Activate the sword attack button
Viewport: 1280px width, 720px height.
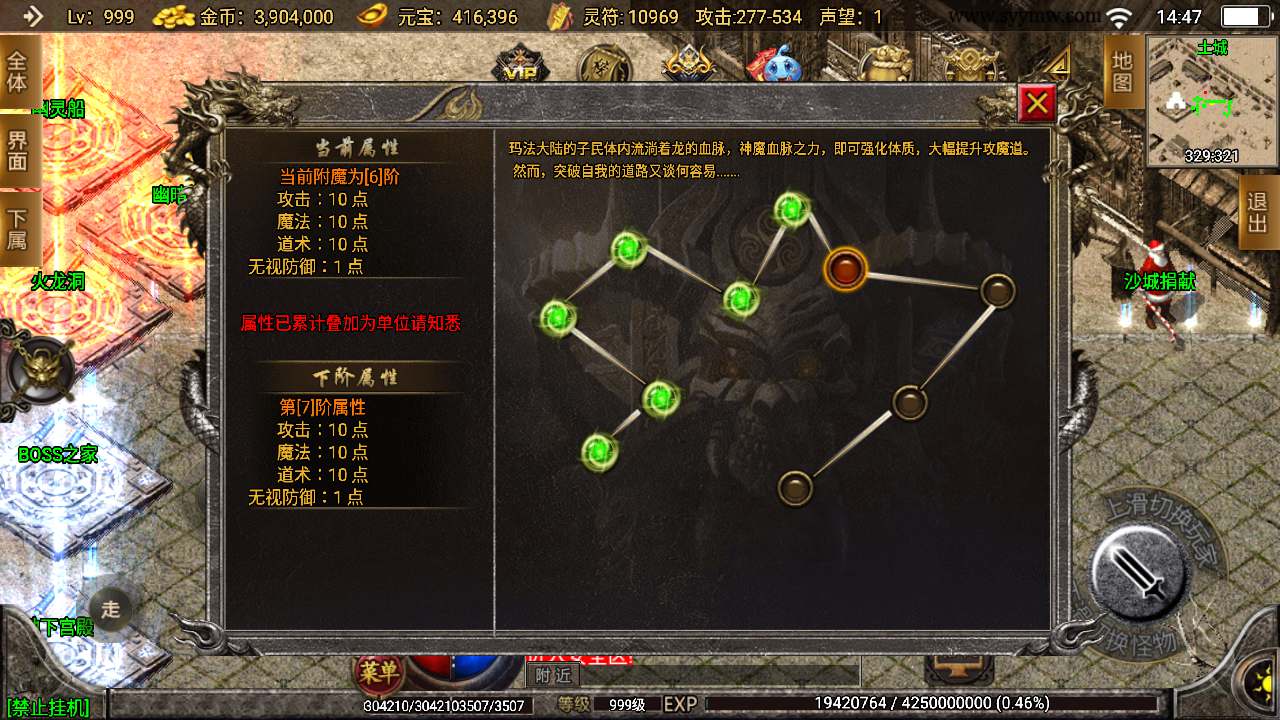pyautogui.click(x=1139, y=572)
